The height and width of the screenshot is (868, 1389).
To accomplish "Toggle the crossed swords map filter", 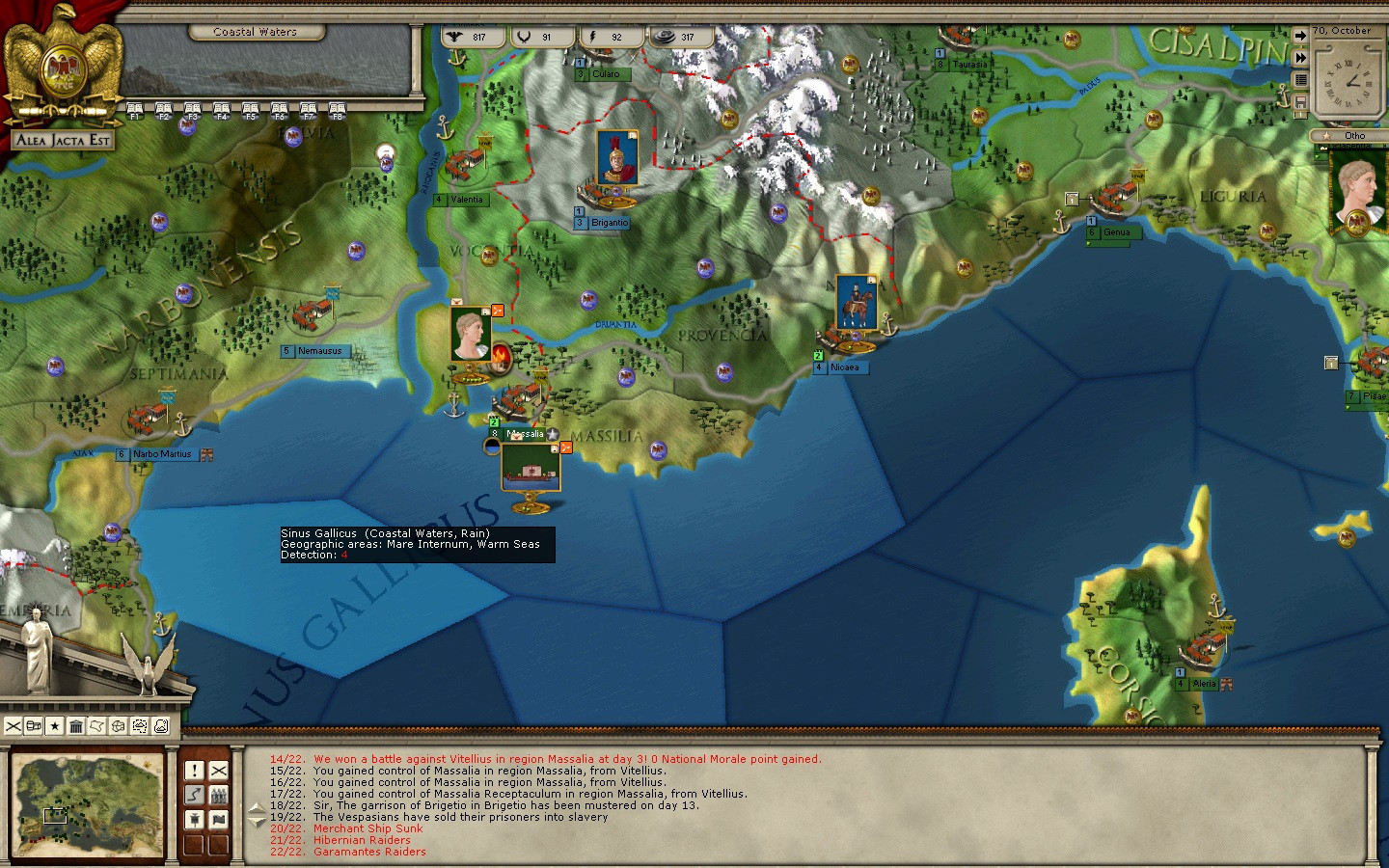I will point(14,726).
